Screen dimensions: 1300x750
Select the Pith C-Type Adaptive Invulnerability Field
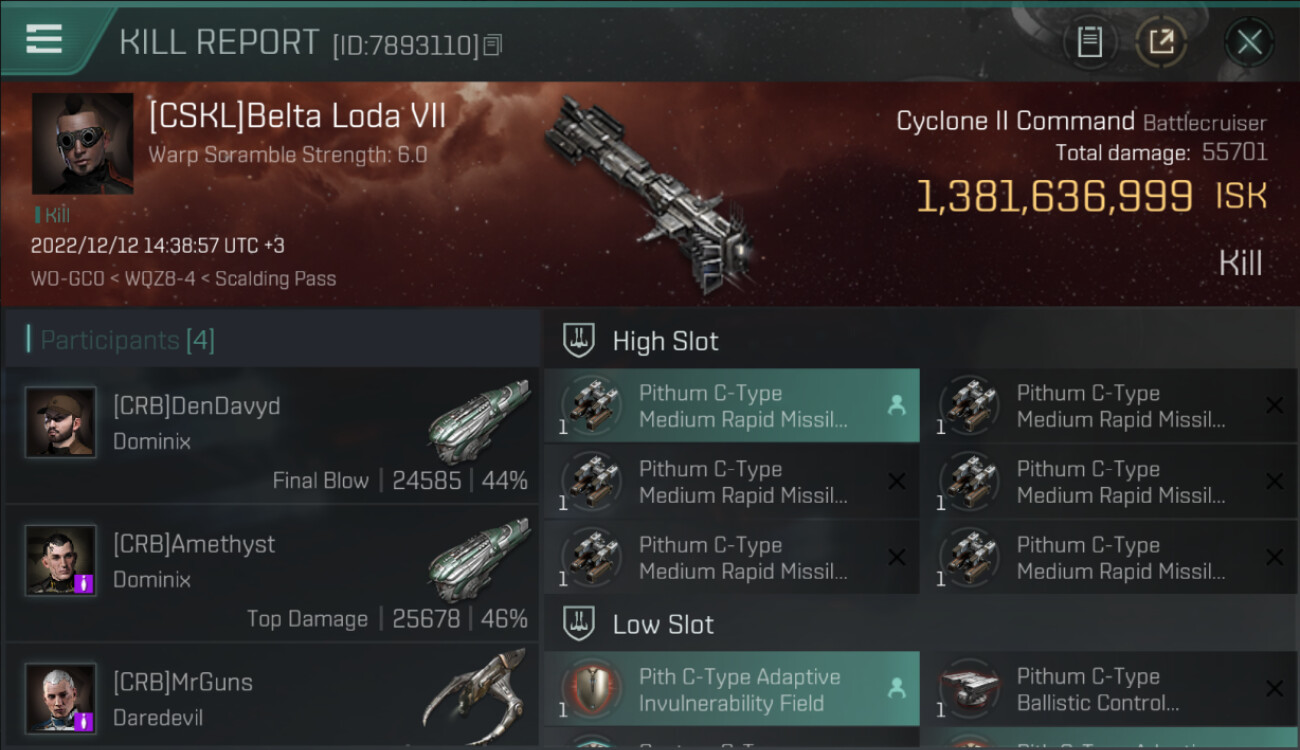coord(731,689)
